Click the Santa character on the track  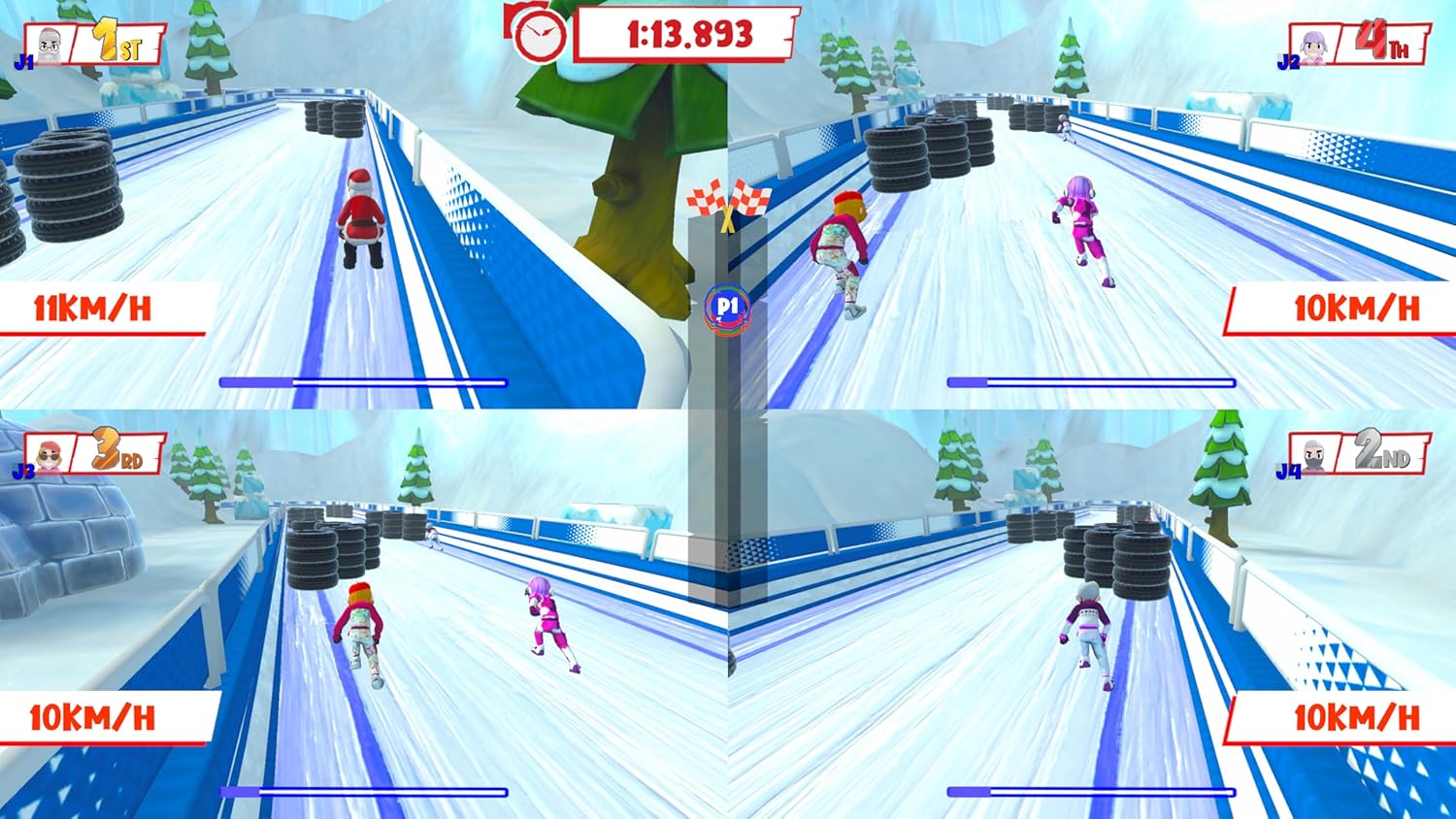coord(360,215)
